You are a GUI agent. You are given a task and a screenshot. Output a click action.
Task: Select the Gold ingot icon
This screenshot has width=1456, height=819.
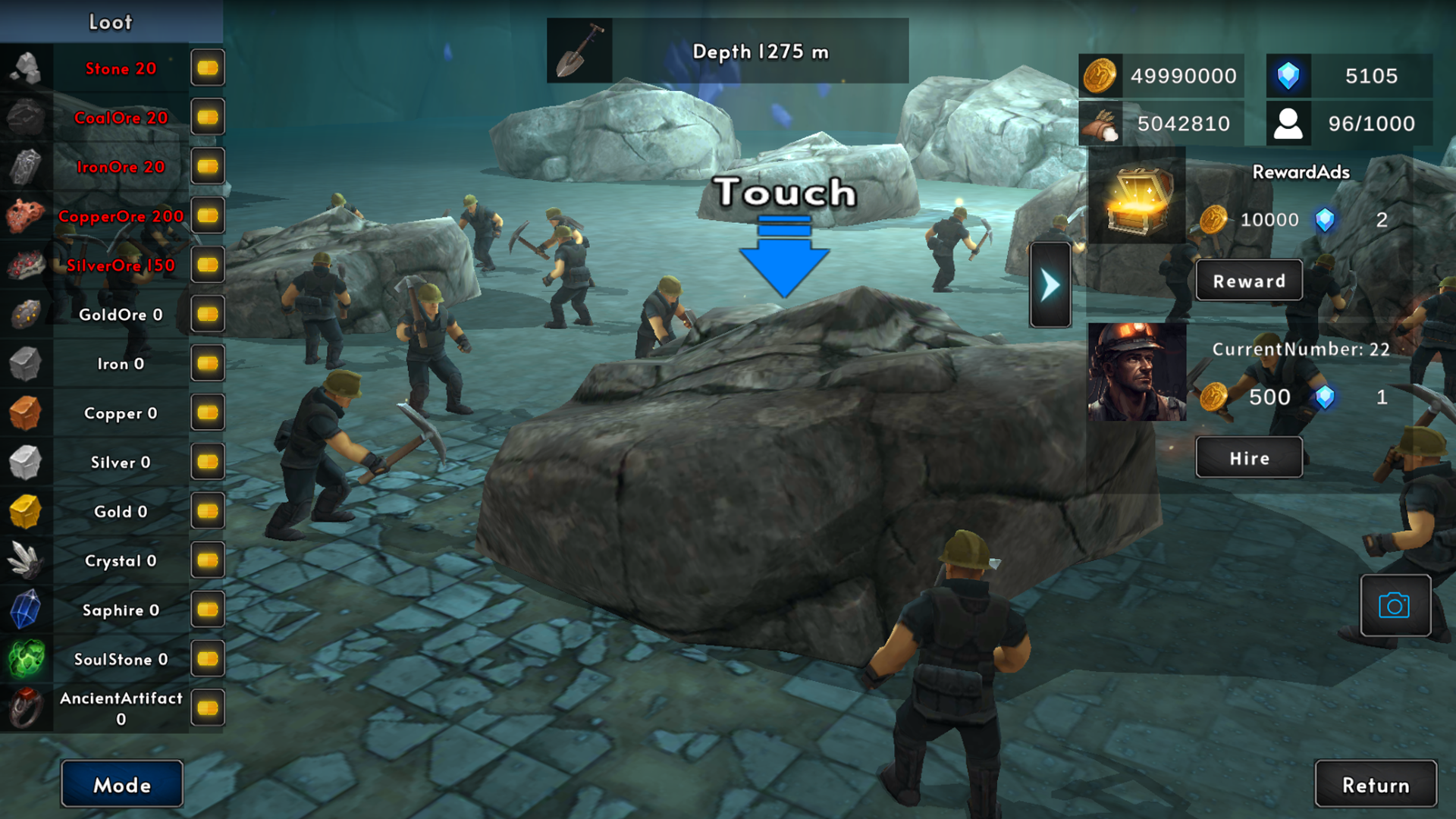[26, 511]
